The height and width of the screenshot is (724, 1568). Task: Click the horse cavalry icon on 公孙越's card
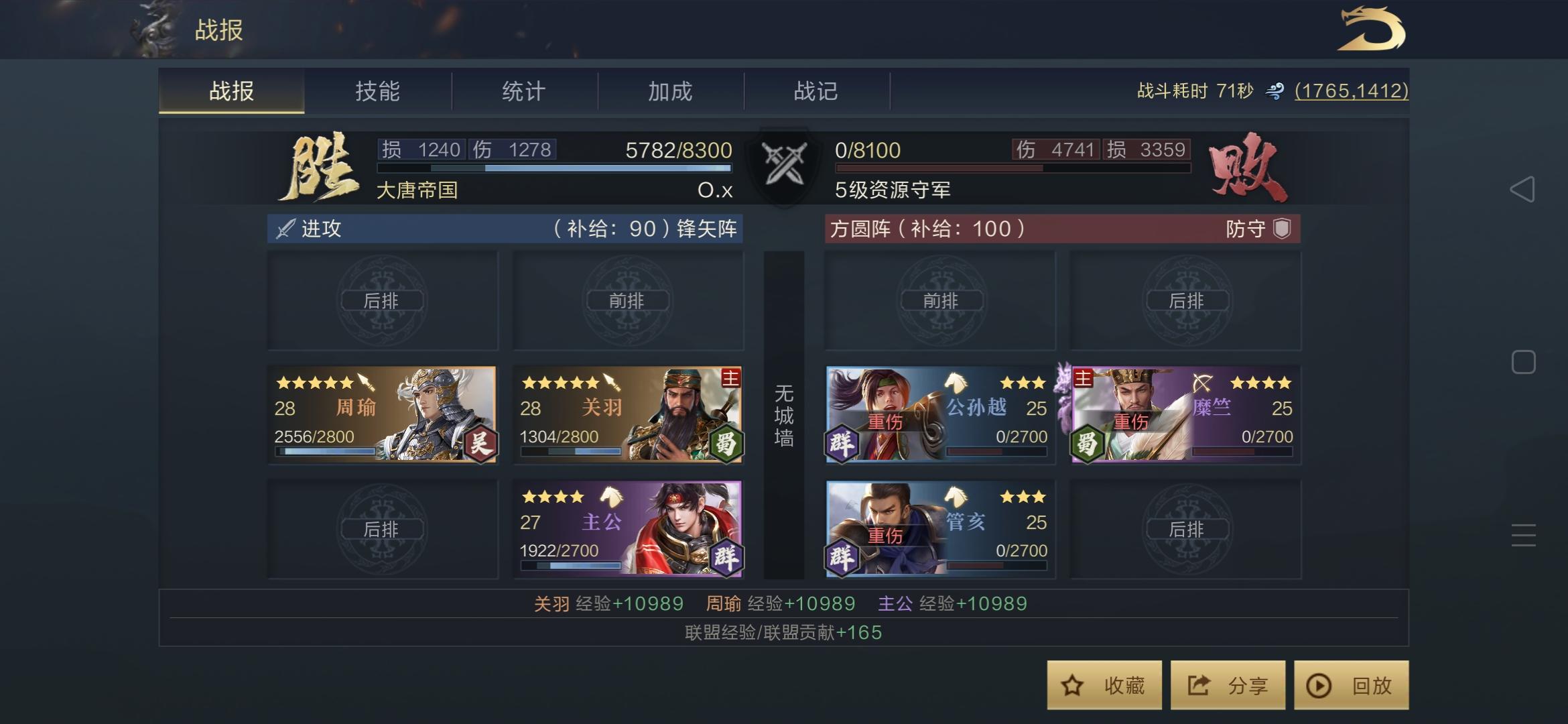(x=957, y=382)
